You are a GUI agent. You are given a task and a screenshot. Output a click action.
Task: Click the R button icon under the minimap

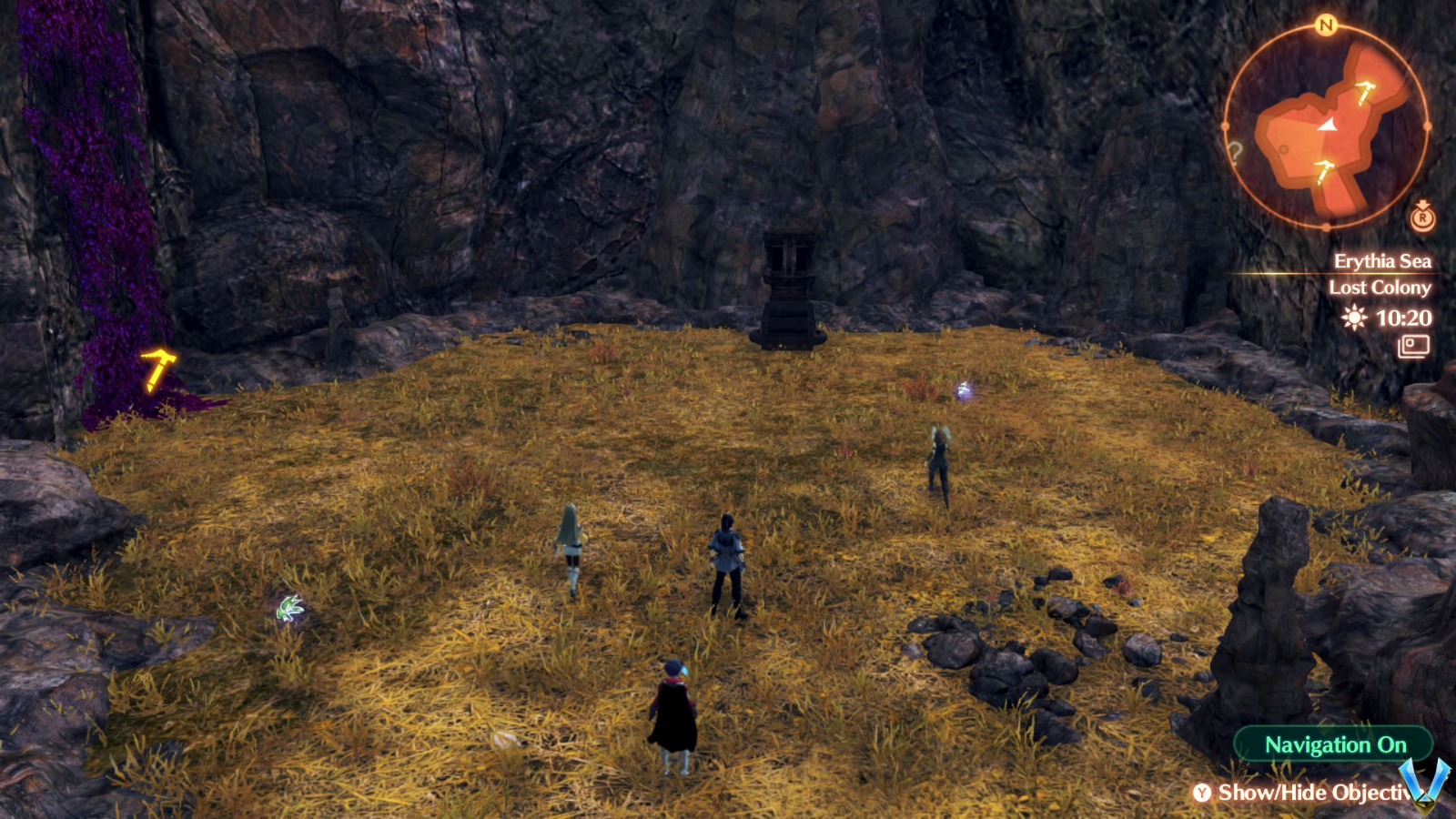(1423, 219)
